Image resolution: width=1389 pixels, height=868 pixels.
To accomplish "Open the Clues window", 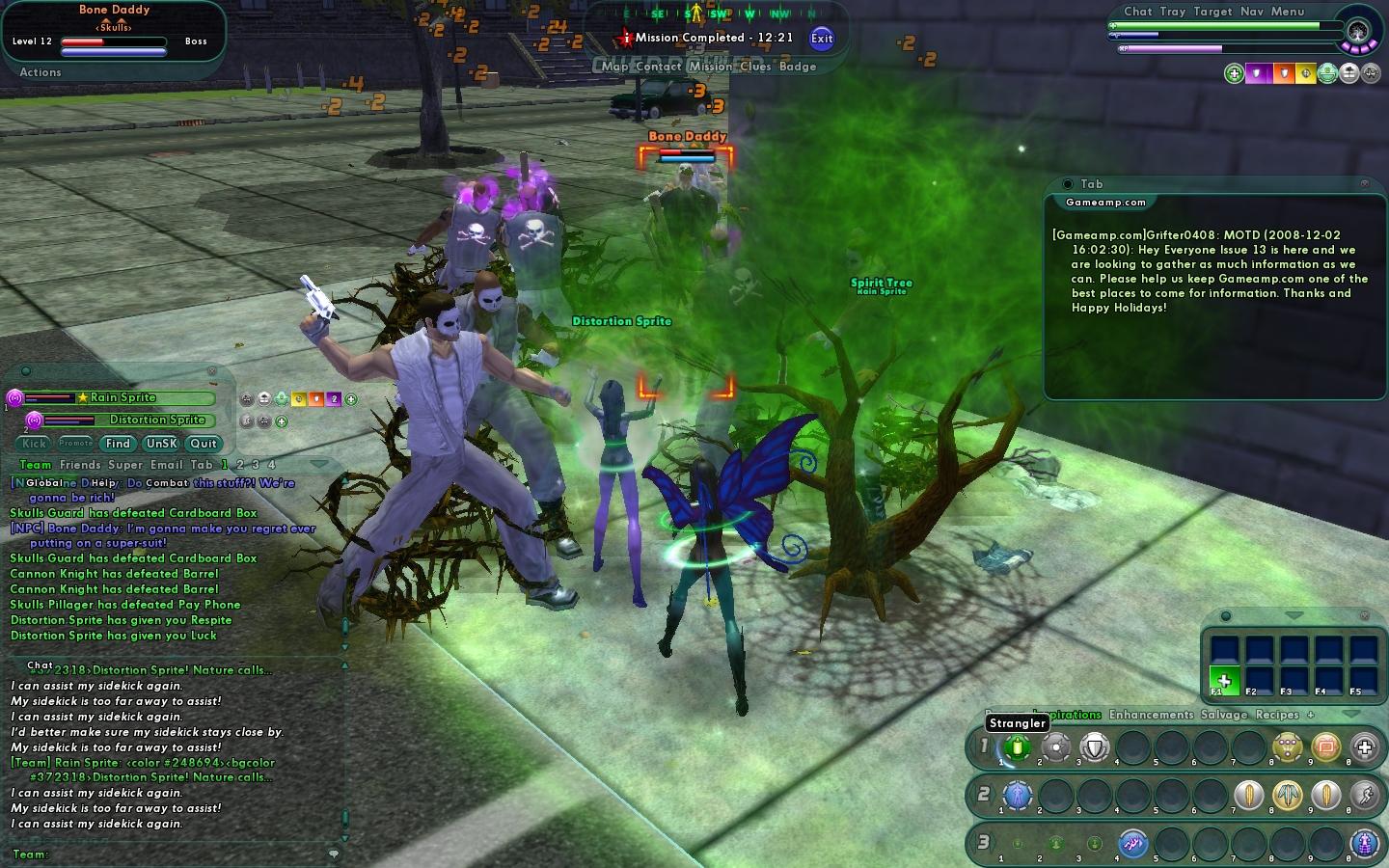I will click(x=755, y=67).
